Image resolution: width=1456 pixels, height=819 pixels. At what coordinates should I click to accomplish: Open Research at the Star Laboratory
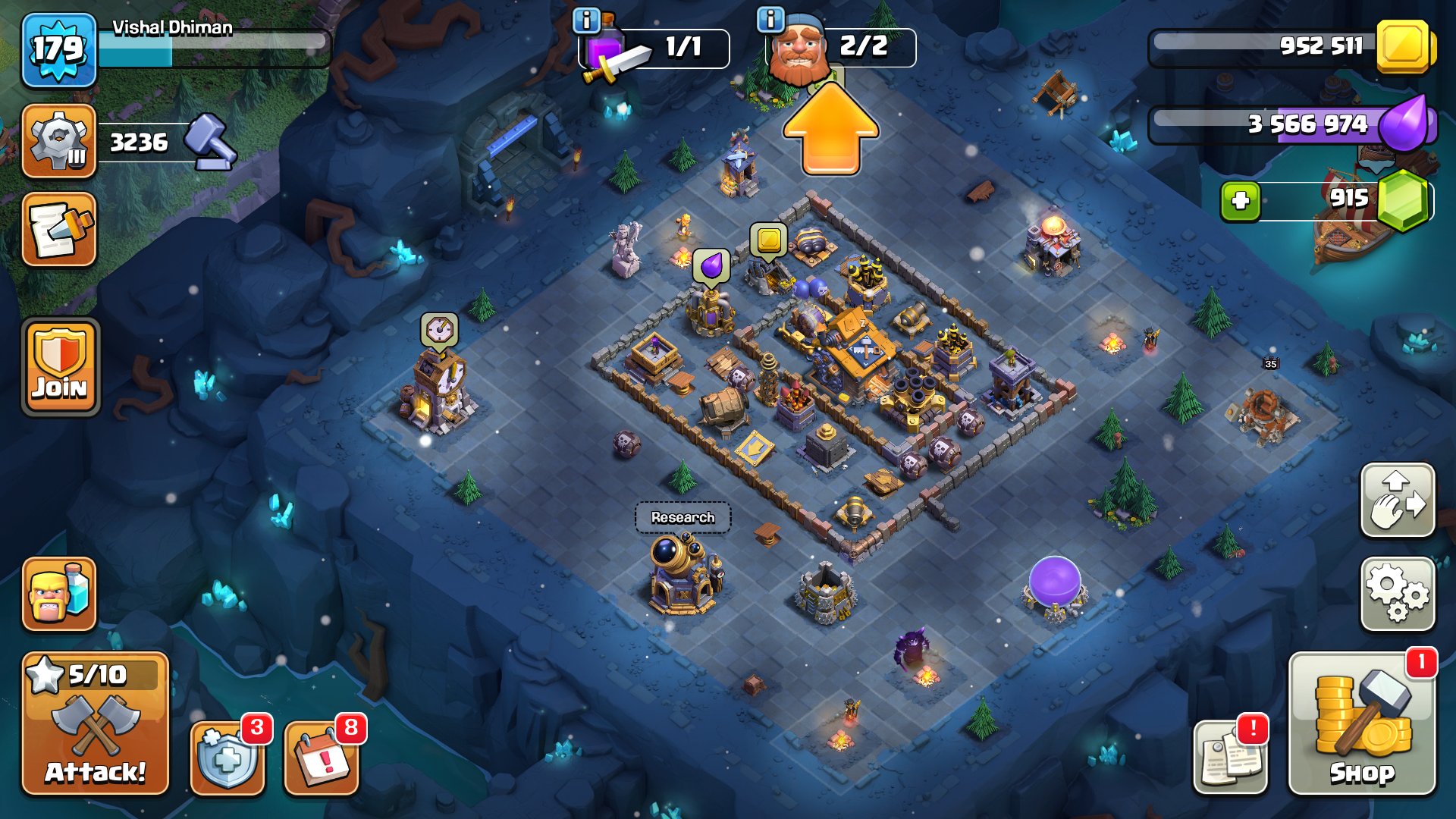[681, 519]
